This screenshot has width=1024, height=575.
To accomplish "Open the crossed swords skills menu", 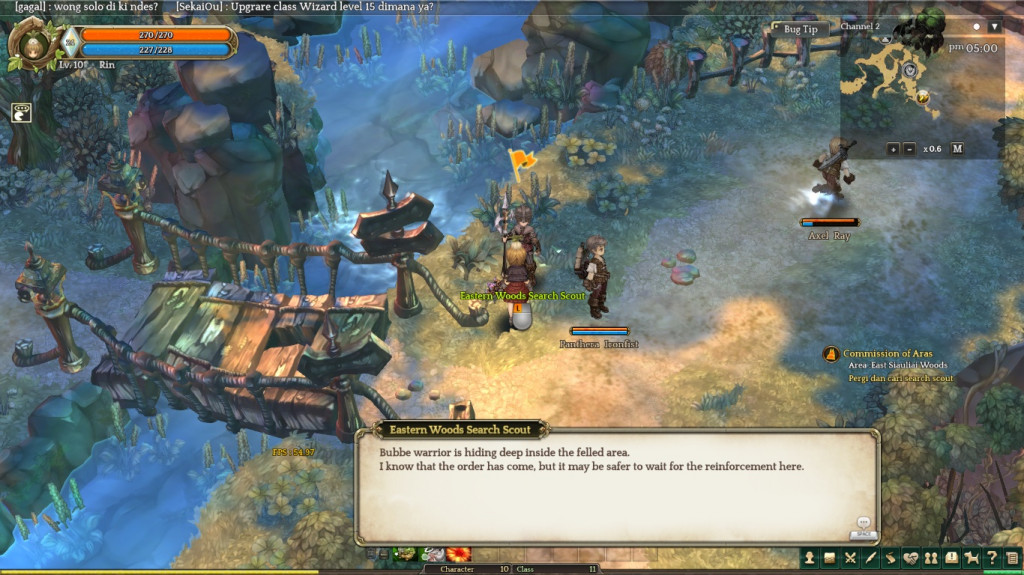I will (850, 558).
